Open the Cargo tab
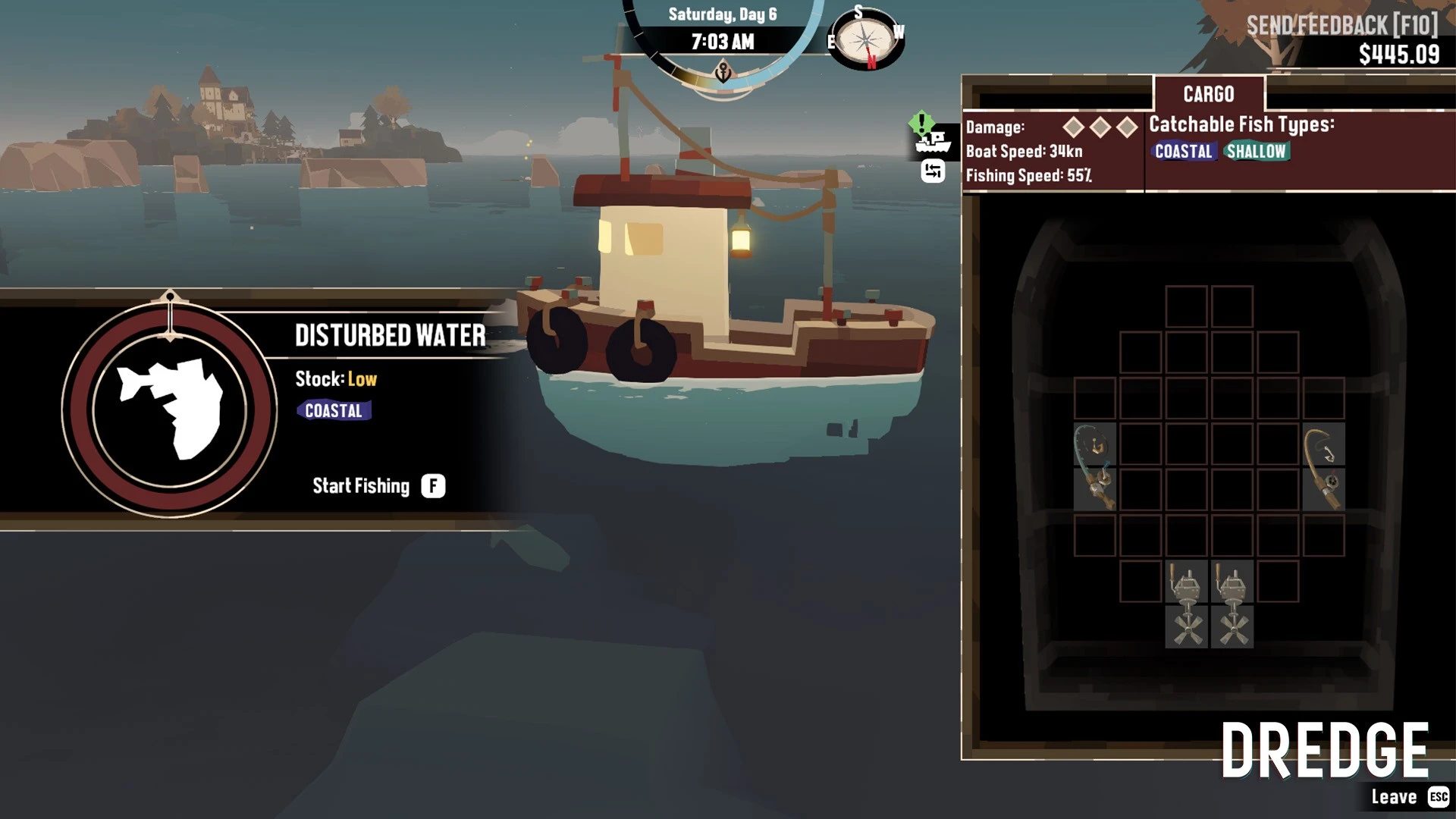The image size is (1456, 819). [1209, 94]
